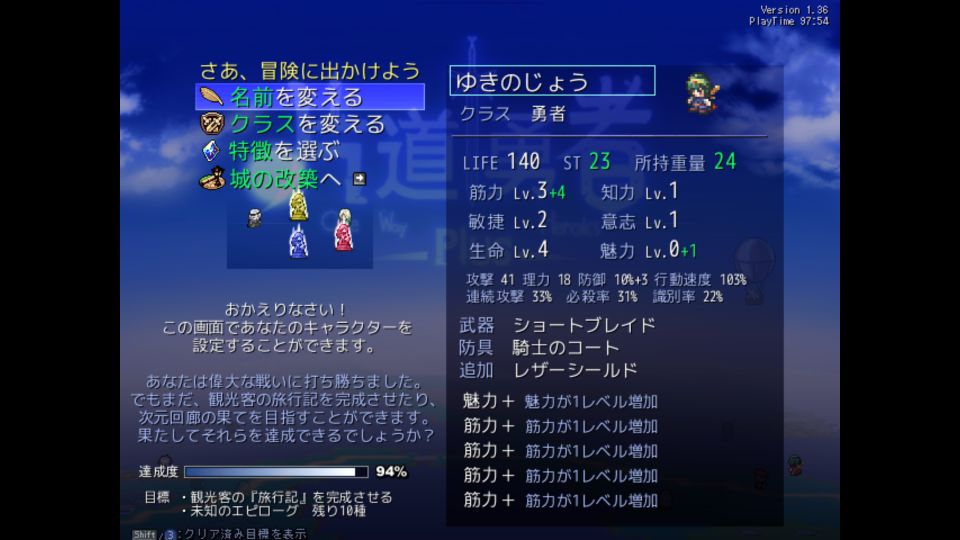Image resolution: width=960 pixels, height=540 pixels.
Task: Click the arrow icon beside 城の改築へ
Action: pyautogui.click(x=359, y=179)
